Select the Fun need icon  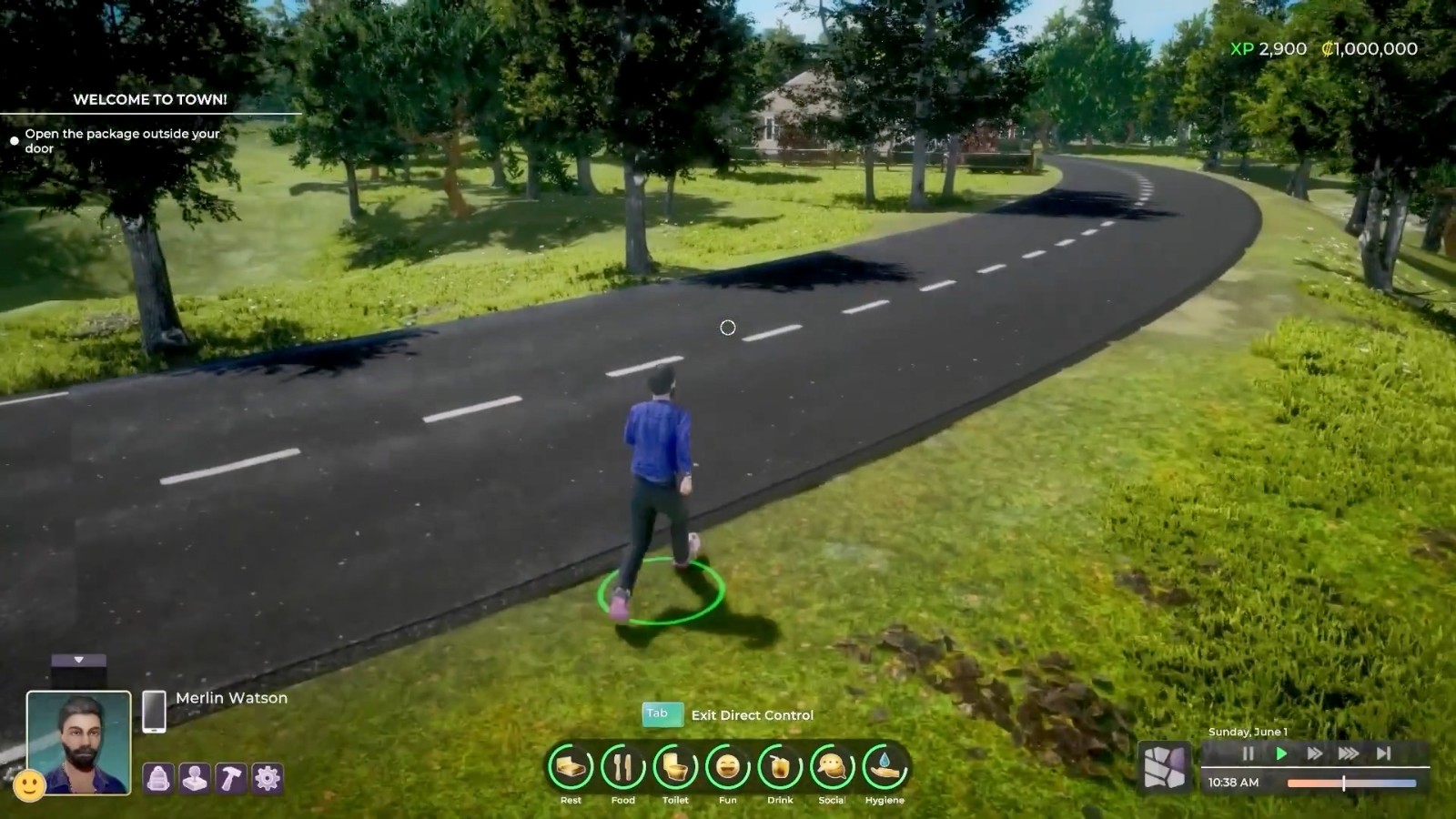[x=727, y=768]
